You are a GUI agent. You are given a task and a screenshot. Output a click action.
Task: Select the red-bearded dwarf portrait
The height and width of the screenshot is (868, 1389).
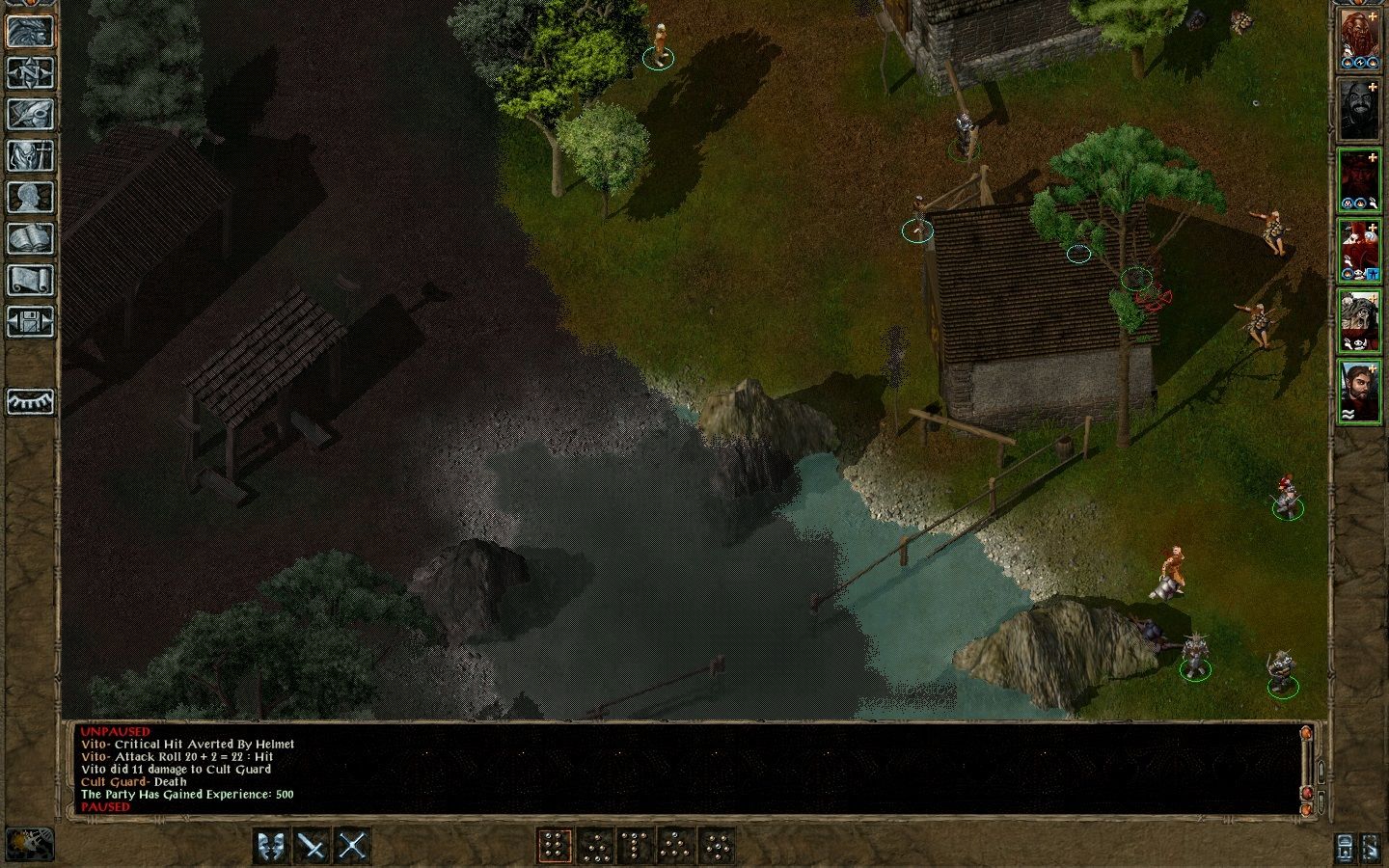point(1358,39)
